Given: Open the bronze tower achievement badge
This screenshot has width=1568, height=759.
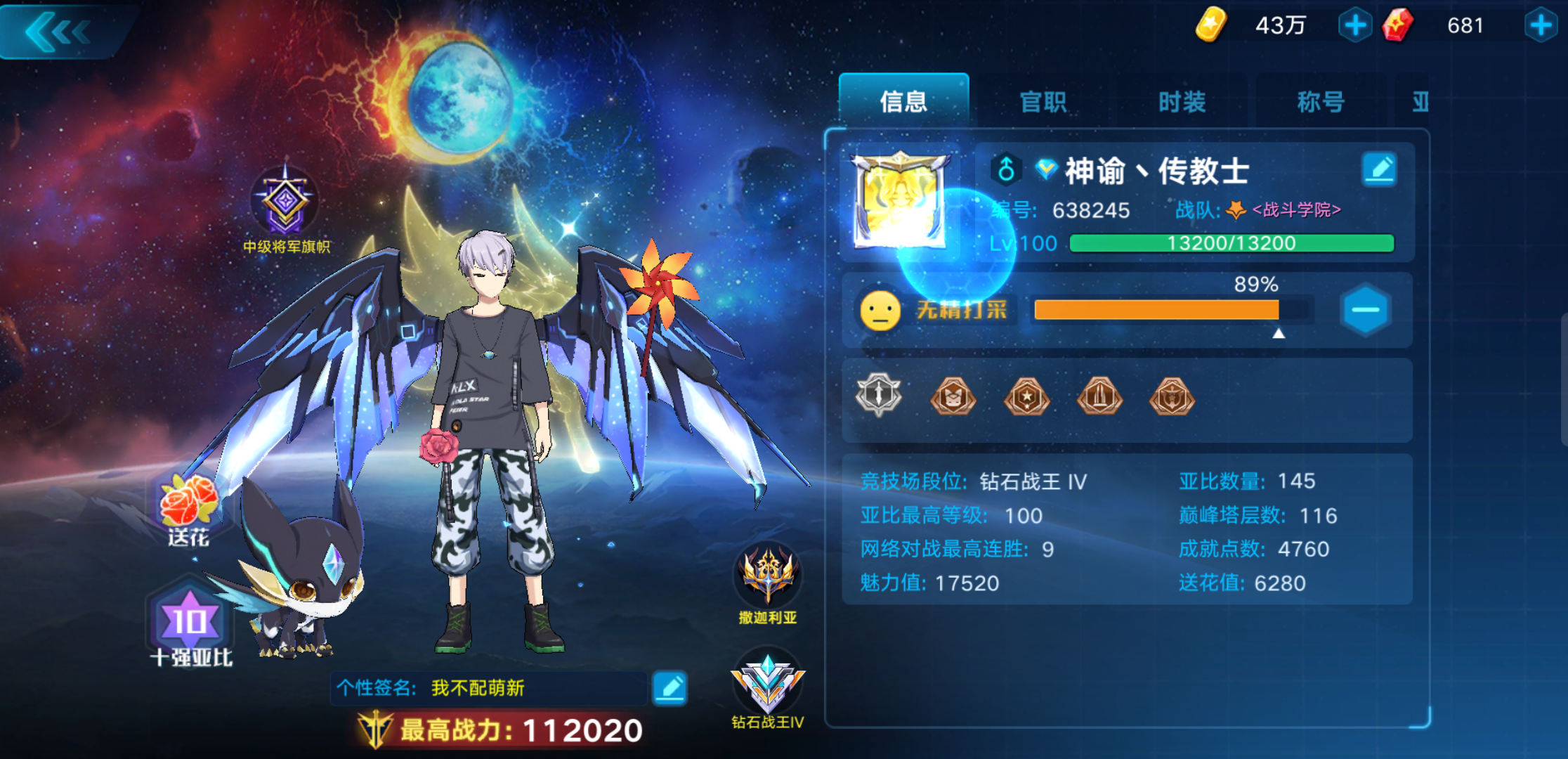Looking at the screenshot, I should coord(1099,397).
